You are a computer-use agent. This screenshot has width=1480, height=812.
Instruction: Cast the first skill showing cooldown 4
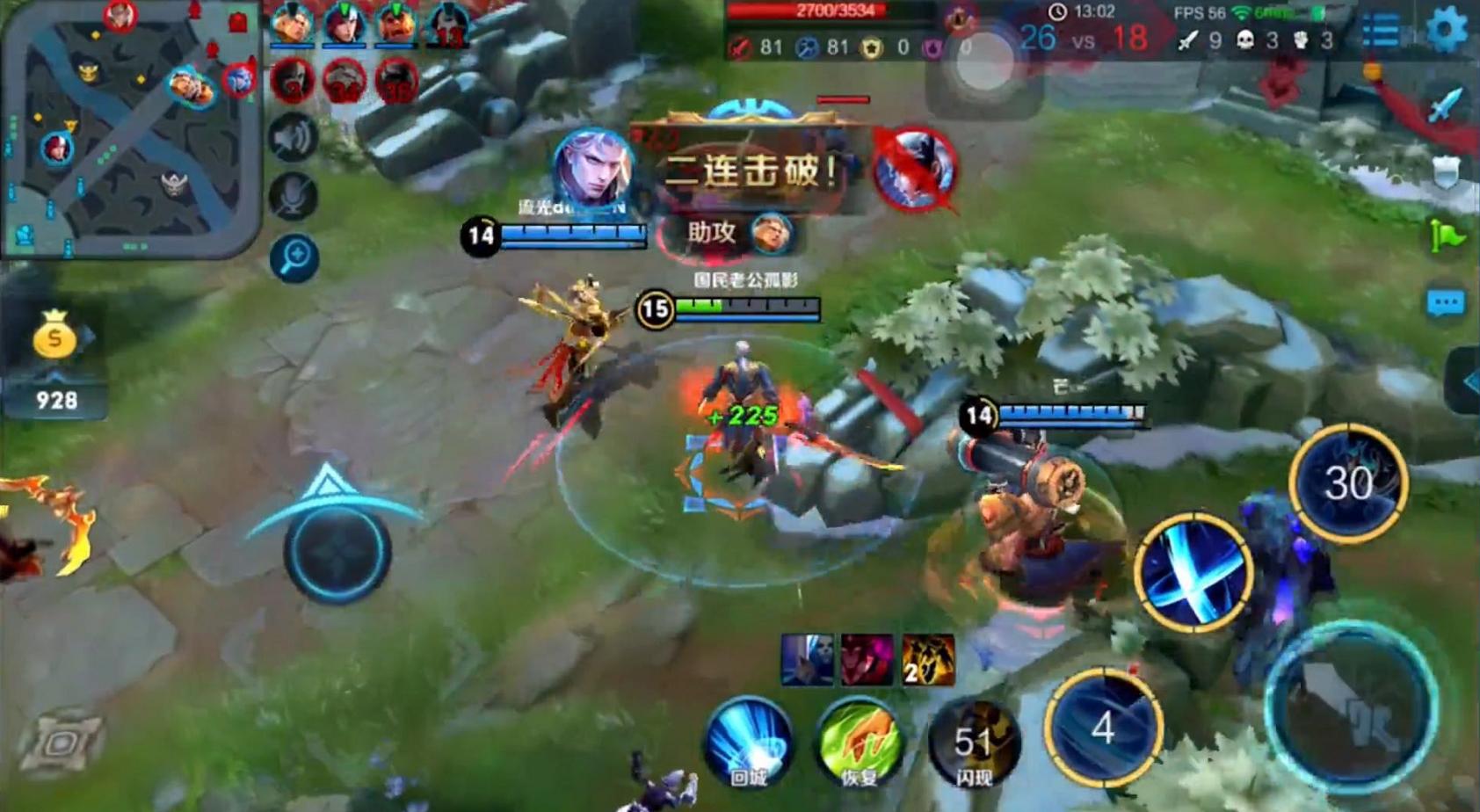pos(1103,728)
